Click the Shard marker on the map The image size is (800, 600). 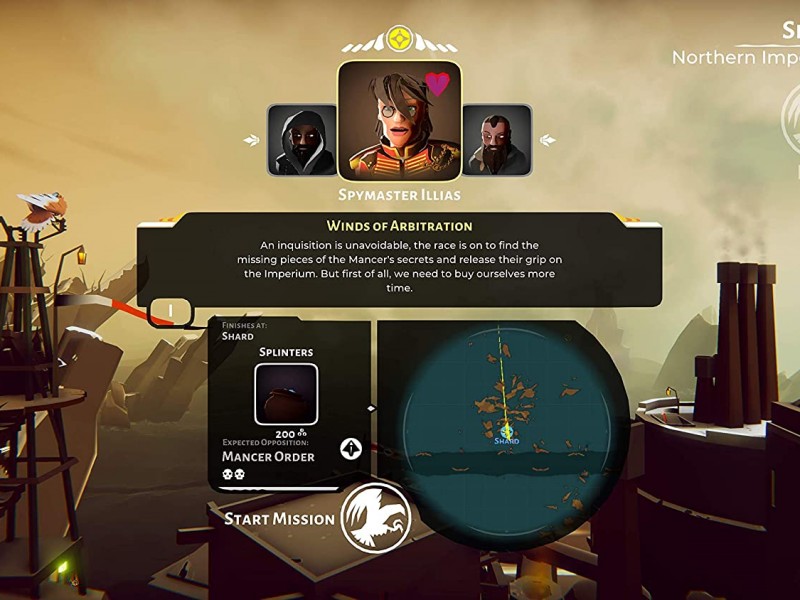507,433
